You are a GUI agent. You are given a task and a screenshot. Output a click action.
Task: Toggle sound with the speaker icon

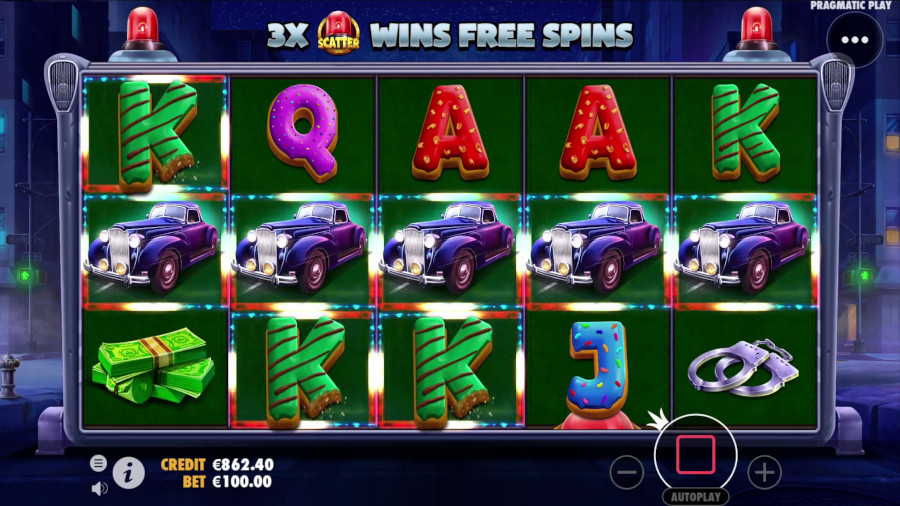[x=99, y=488]
